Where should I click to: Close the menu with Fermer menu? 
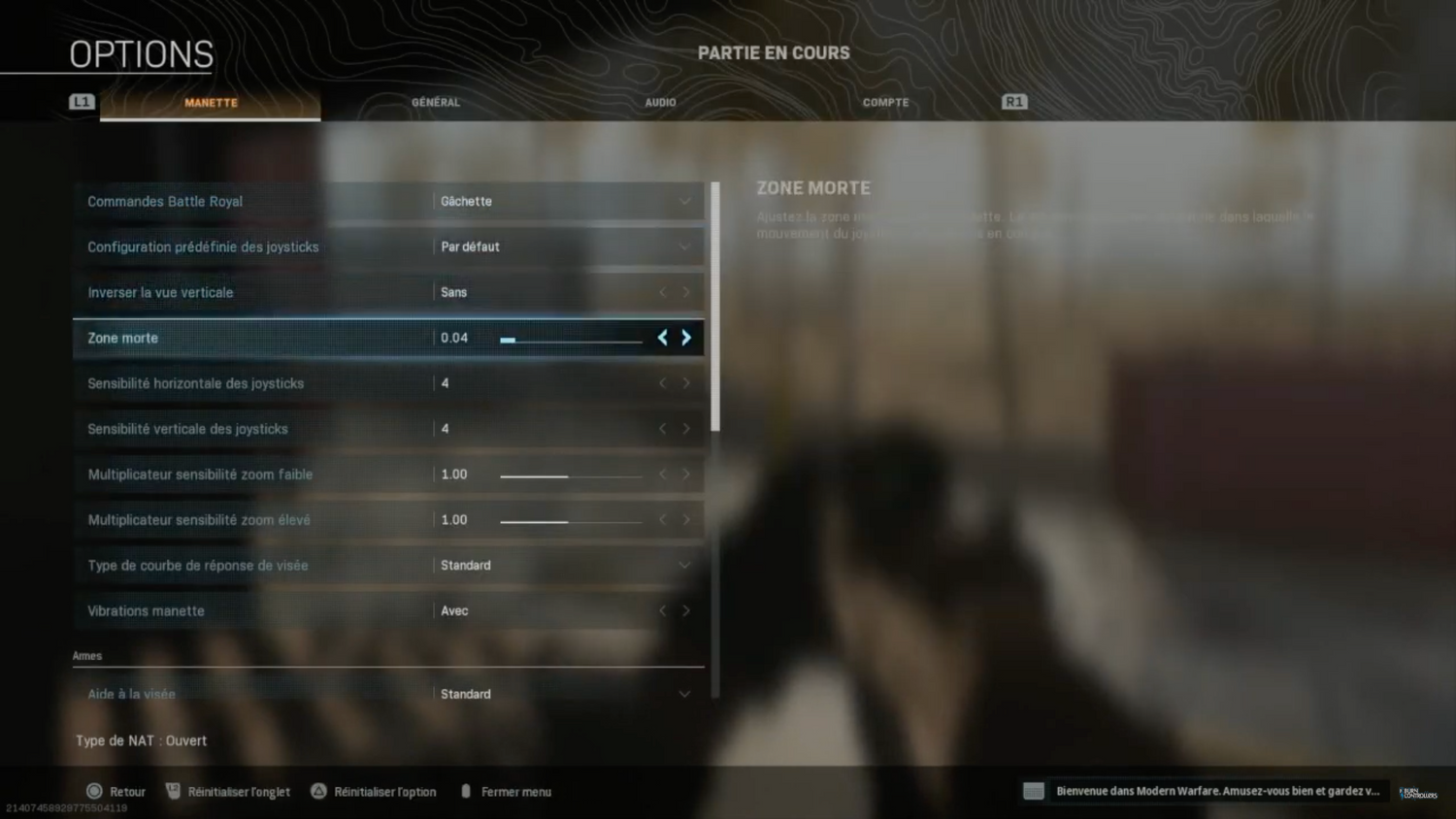(507, 792)
